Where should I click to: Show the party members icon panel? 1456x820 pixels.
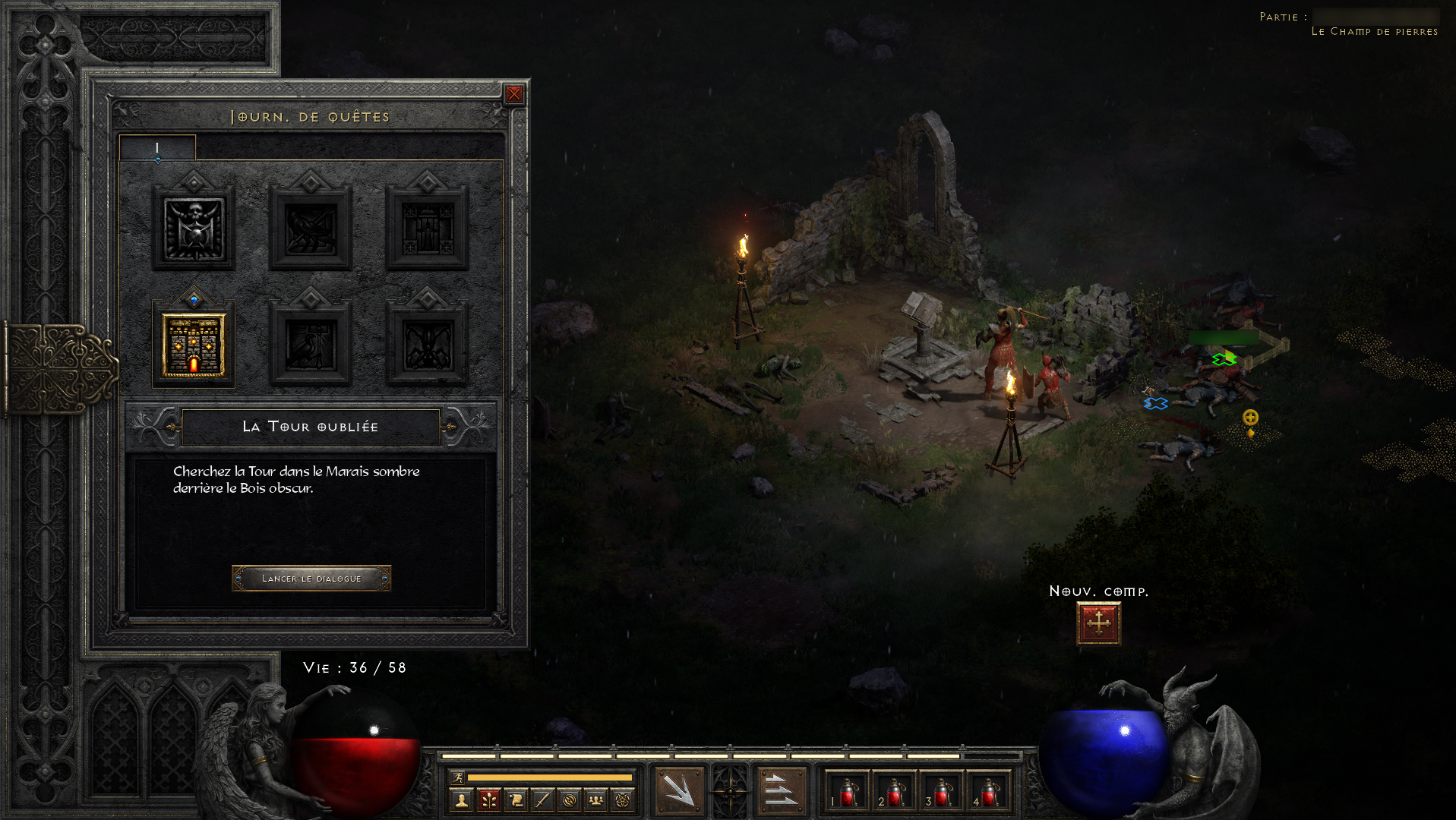tap(596, 799)
